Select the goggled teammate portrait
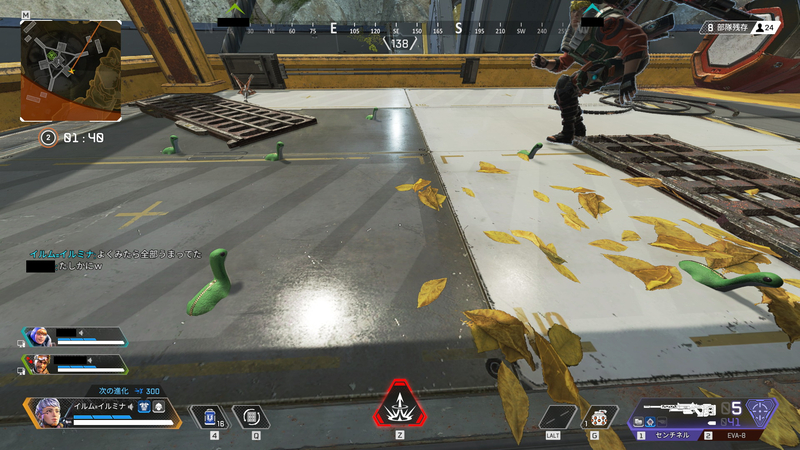Screen dimensions: 800x450 point(36,363)
